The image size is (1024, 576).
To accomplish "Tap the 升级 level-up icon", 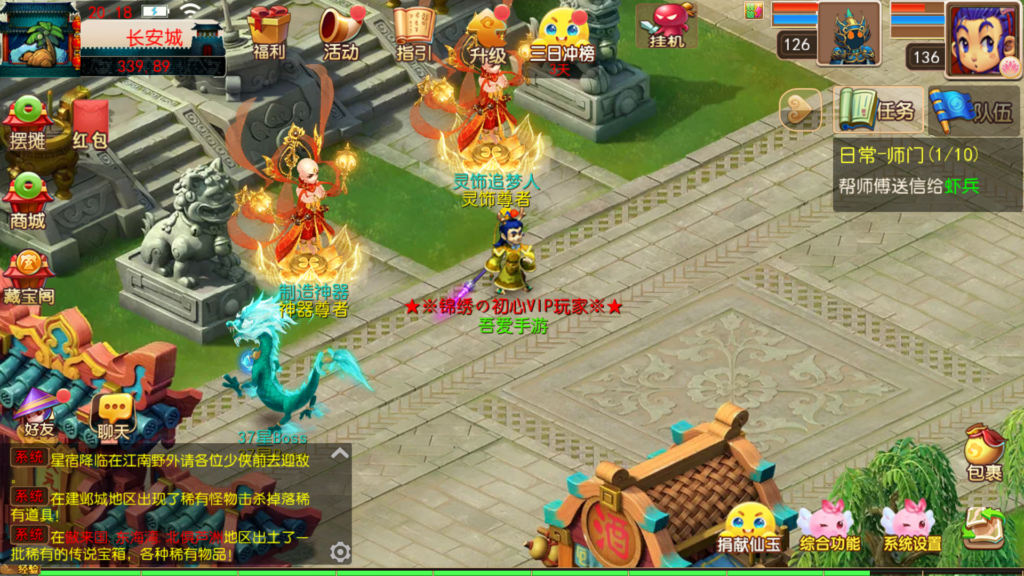I will click(x=487, y=34).
